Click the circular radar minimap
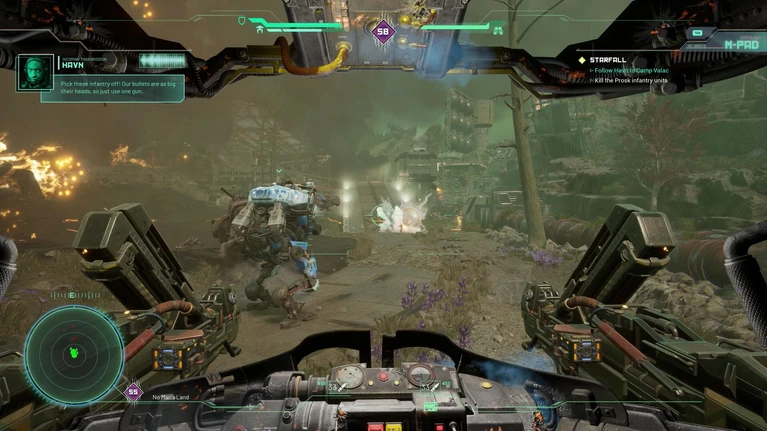767x431 pixels. pos(73,352)
